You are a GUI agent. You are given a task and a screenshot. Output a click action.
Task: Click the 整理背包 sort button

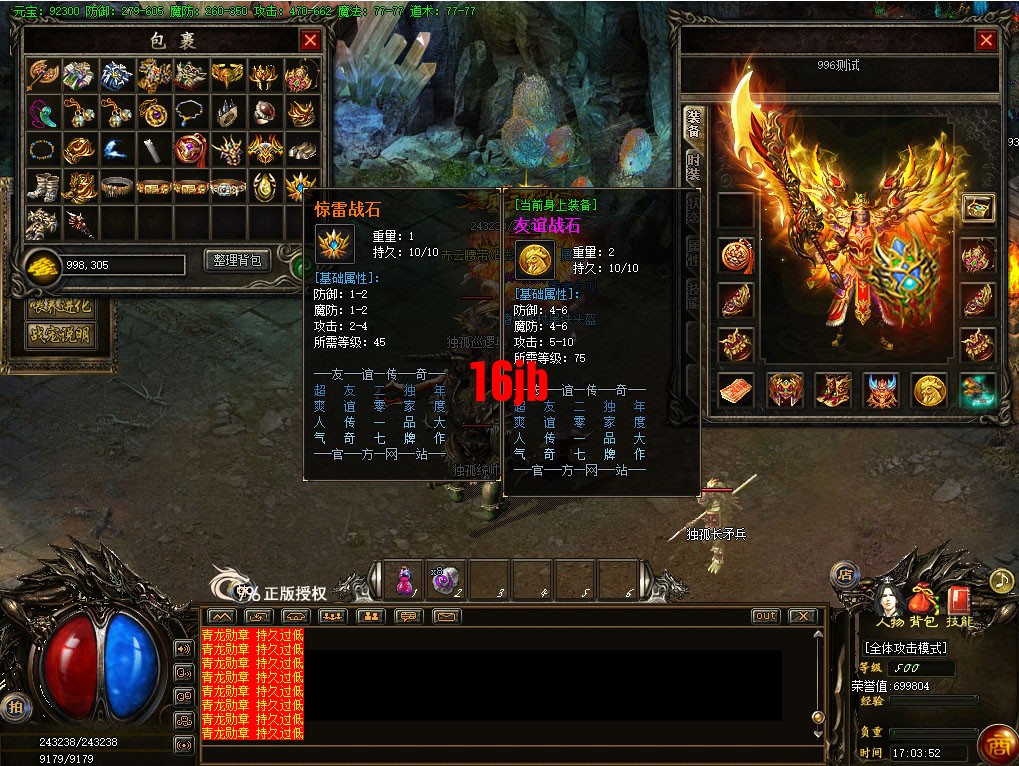(x=238, y=260)
